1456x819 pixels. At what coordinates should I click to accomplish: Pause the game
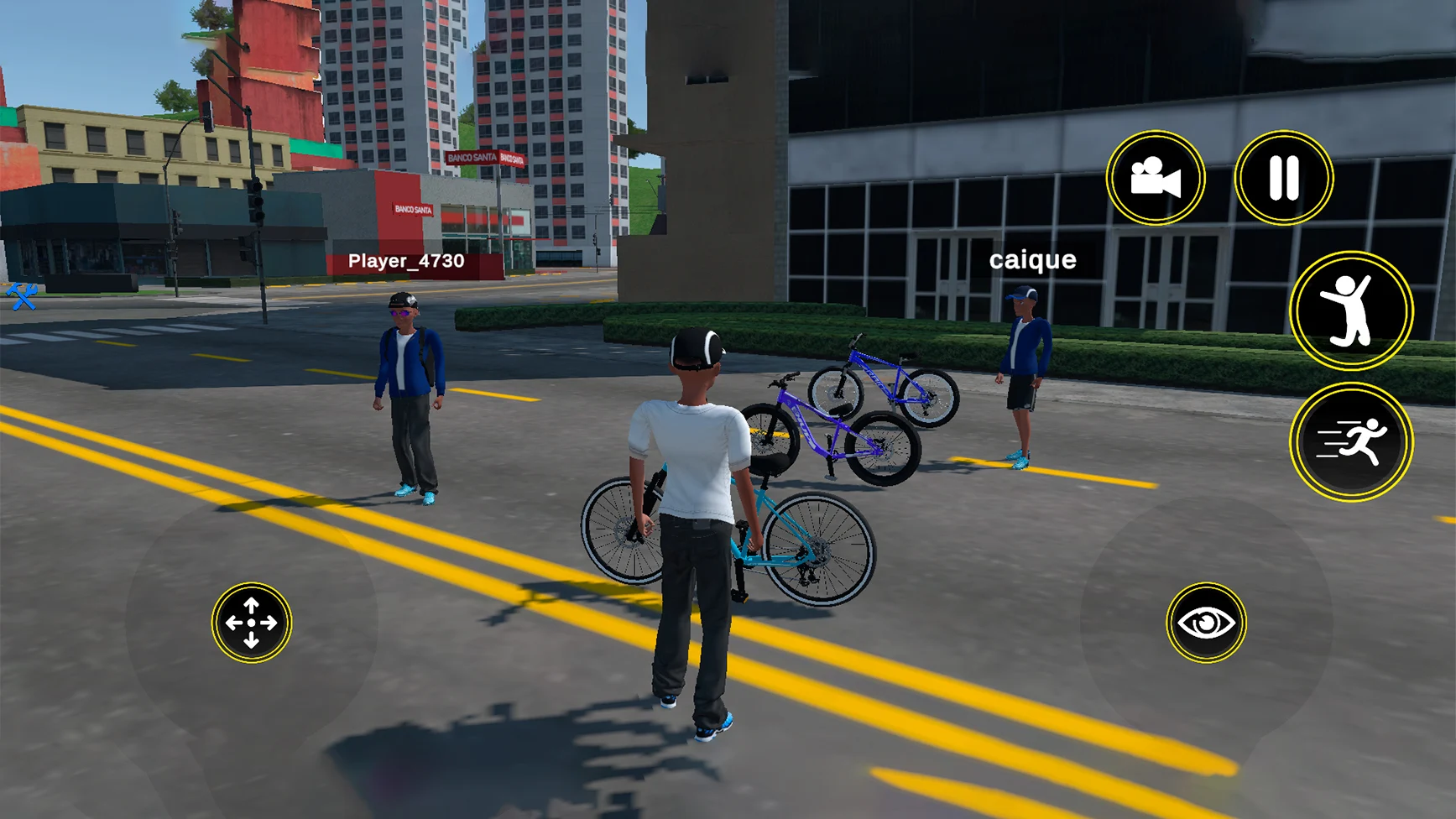(x=1283, y=178)
